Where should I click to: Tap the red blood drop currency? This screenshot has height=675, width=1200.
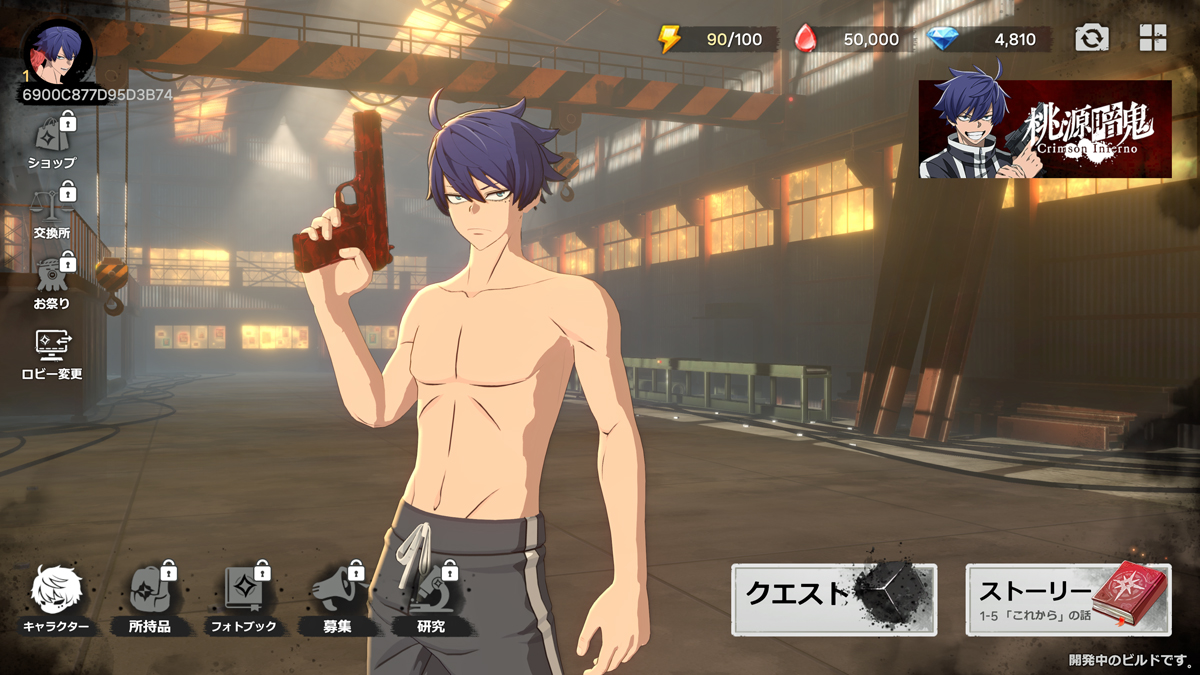click(x=848, y=40)
